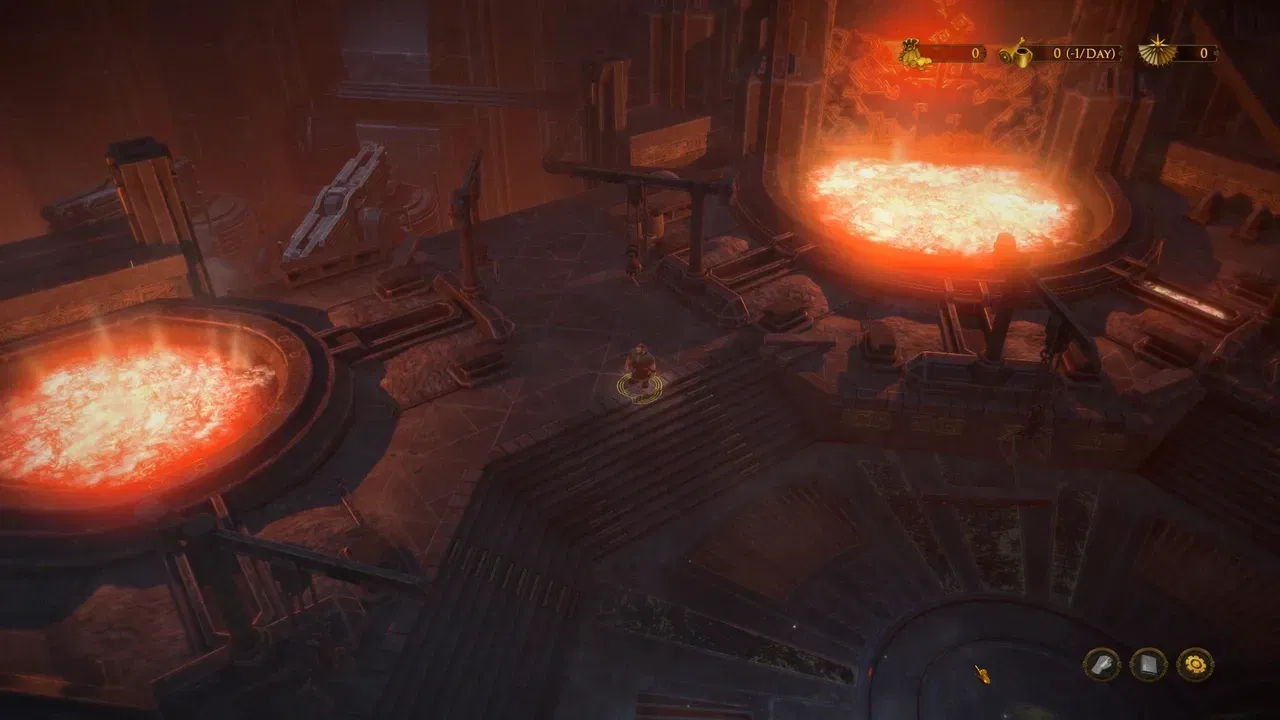Expand the arrow at end of provisions bar
The height and width of the screenshot is (720, 1280).
click(1122, 53)
